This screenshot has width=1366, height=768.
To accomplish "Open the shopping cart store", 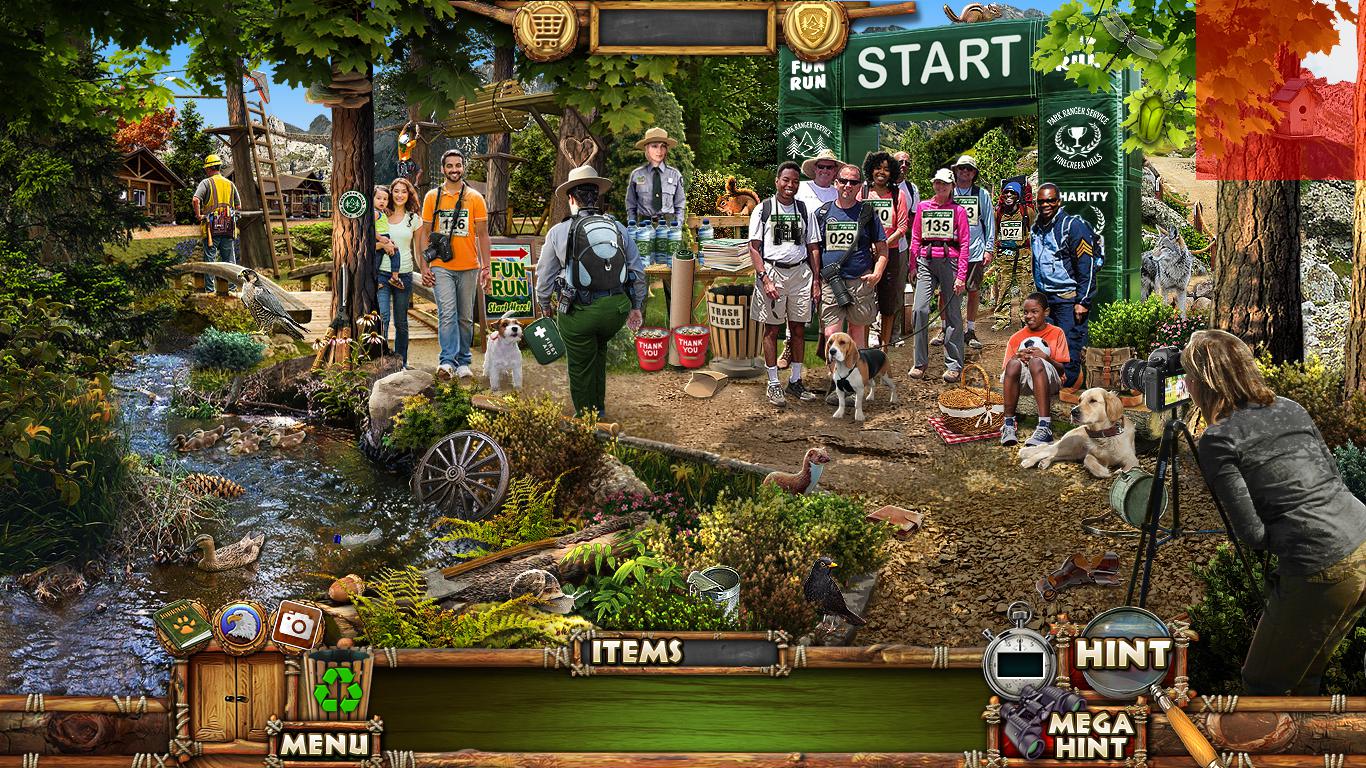I will click(x=545, y=28).
